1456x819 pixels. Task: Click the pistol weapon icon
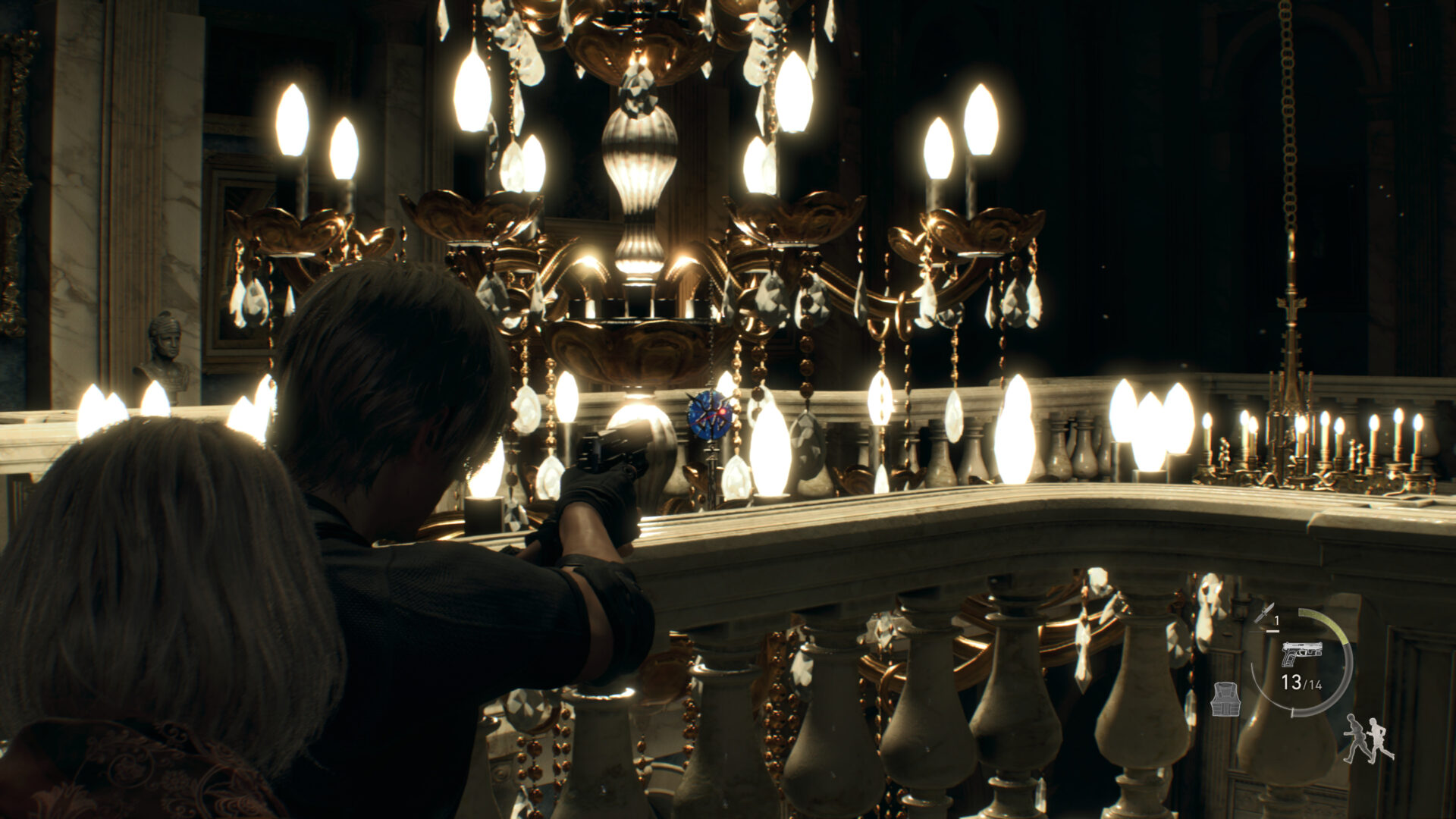click(1301, 654)
